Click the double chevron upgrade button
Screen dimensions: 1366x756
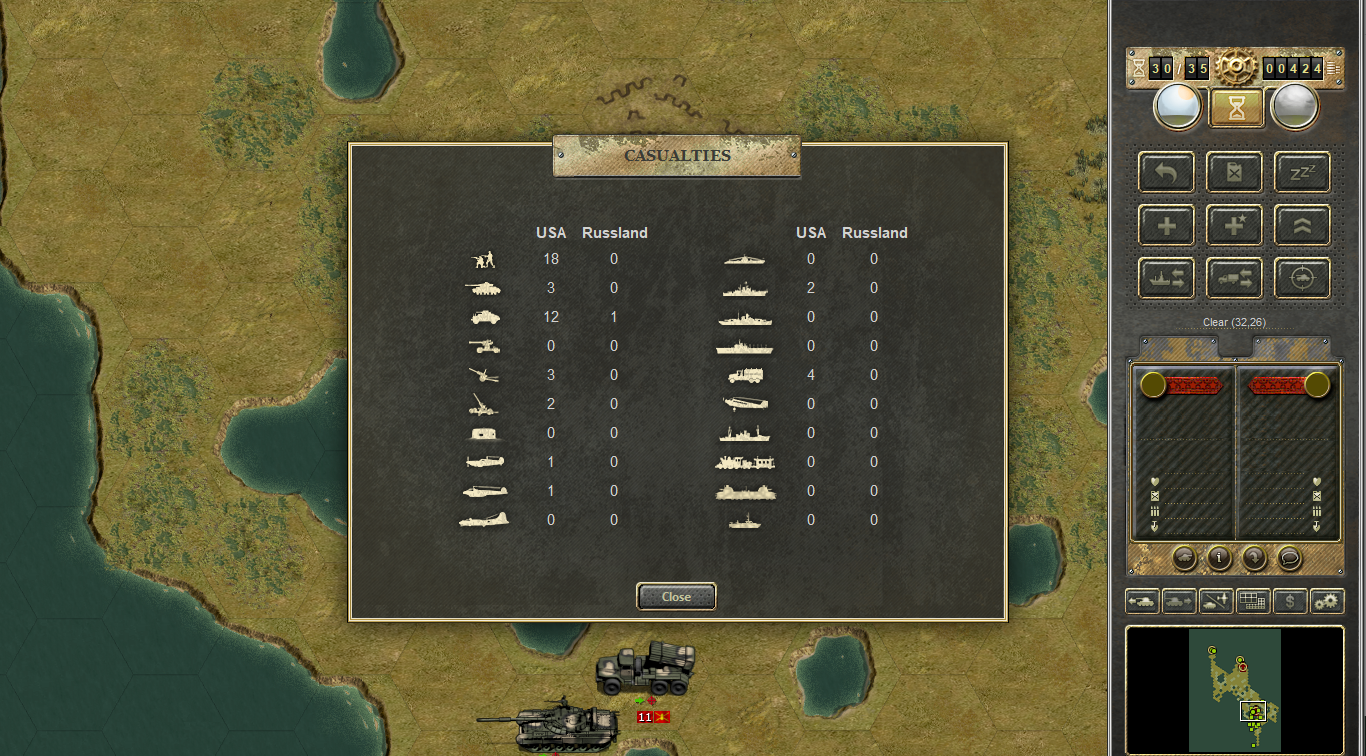(x=1302, y=225)
